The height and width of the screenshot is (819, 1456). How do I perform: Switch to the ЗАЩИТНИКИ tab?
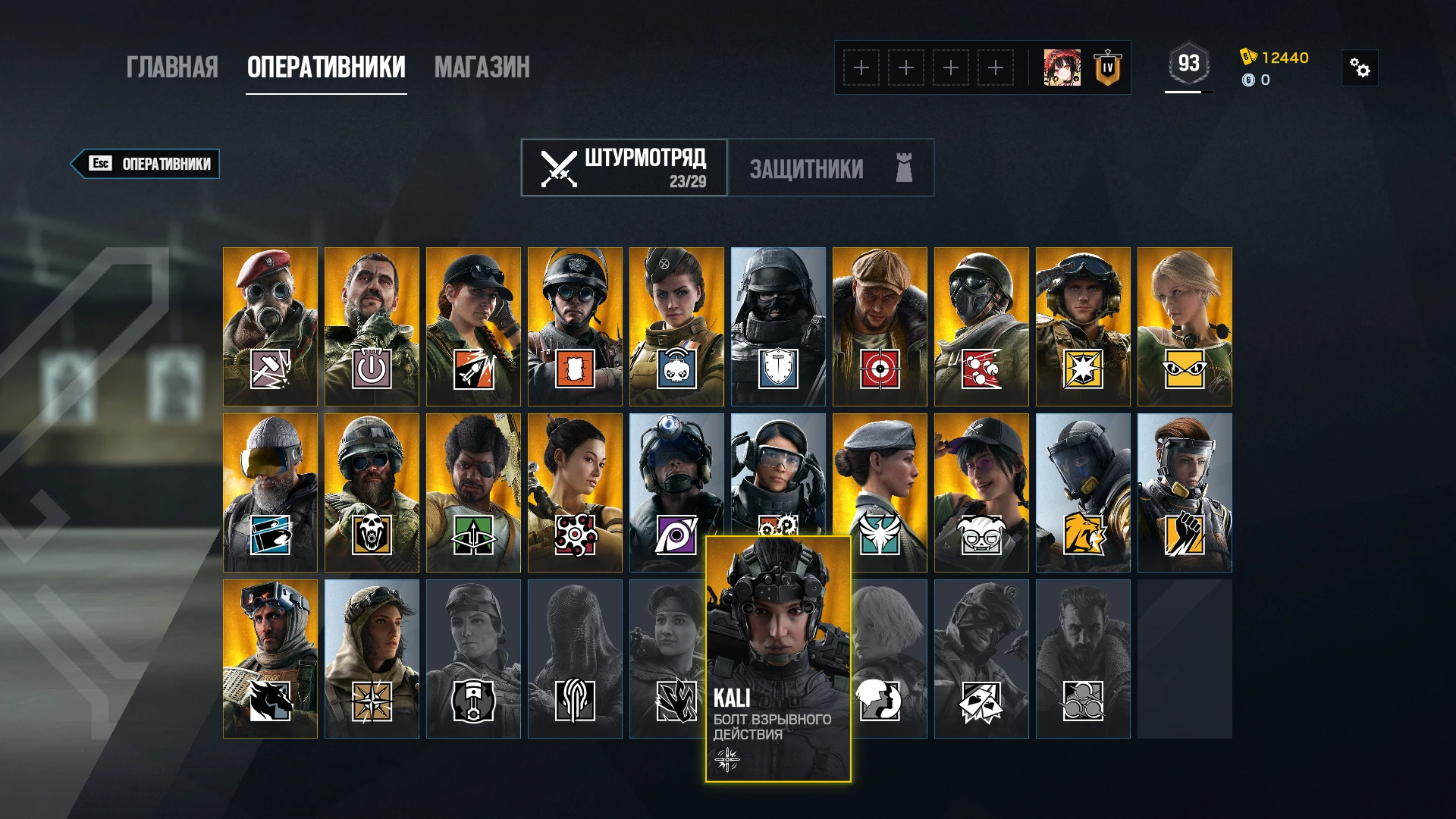808,168
